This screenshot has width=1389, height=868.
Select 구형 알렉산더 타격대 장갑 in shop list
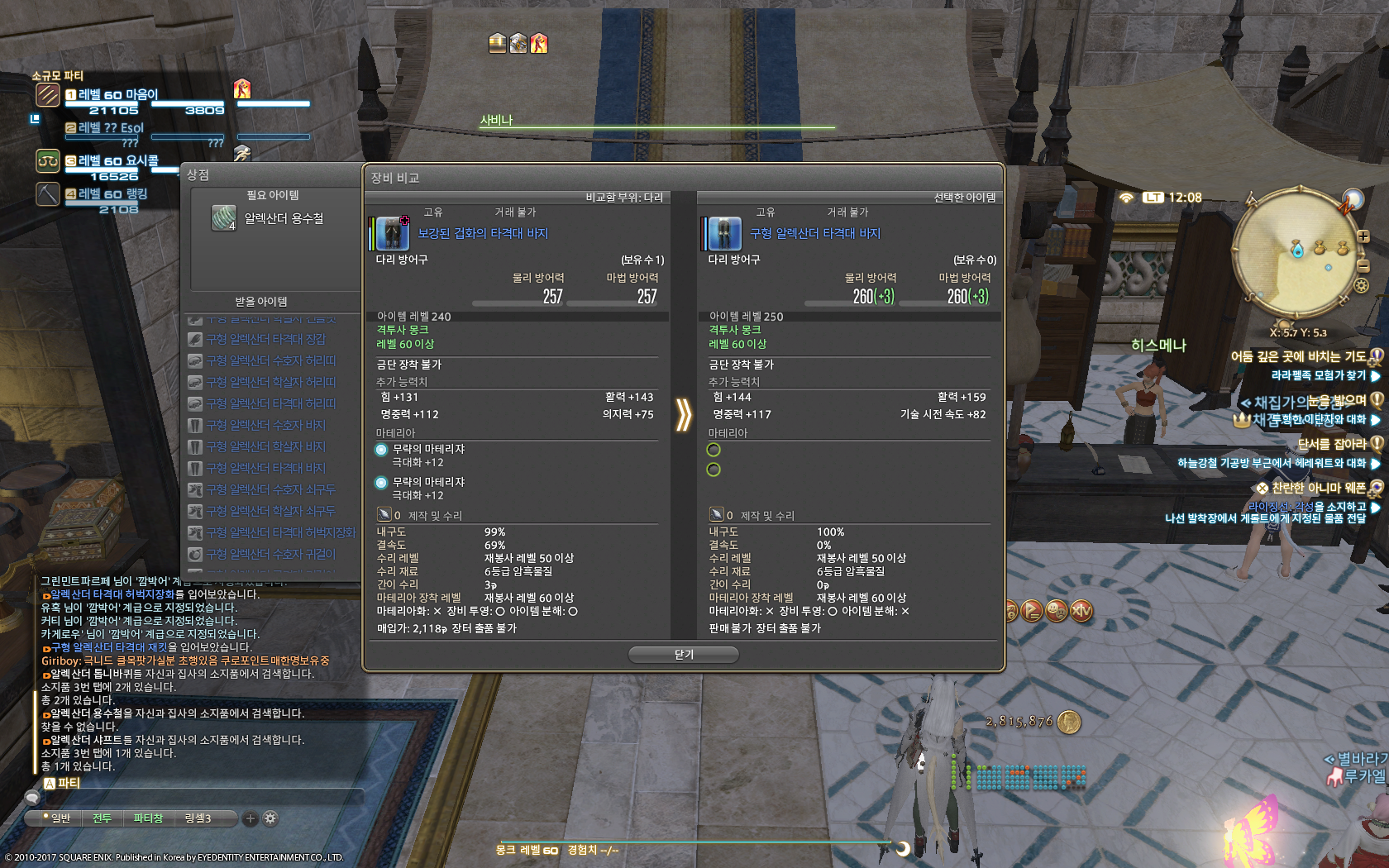pyautogui.click(x=265, y=339)
